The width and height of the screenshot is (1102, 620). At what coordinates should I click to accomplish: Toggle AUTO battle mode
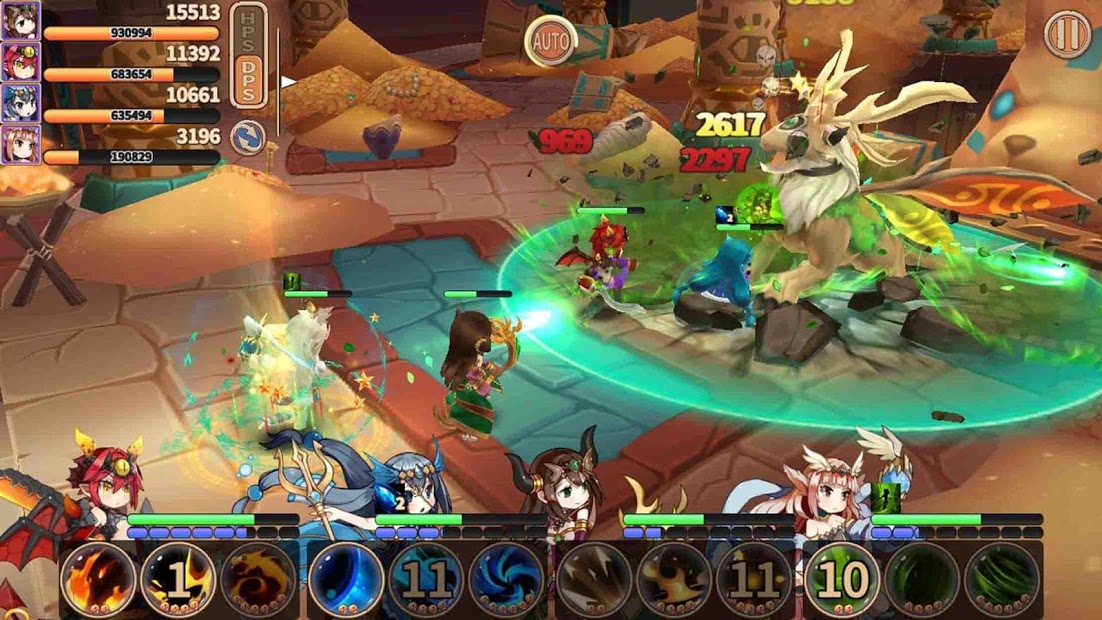click(550, 42)
